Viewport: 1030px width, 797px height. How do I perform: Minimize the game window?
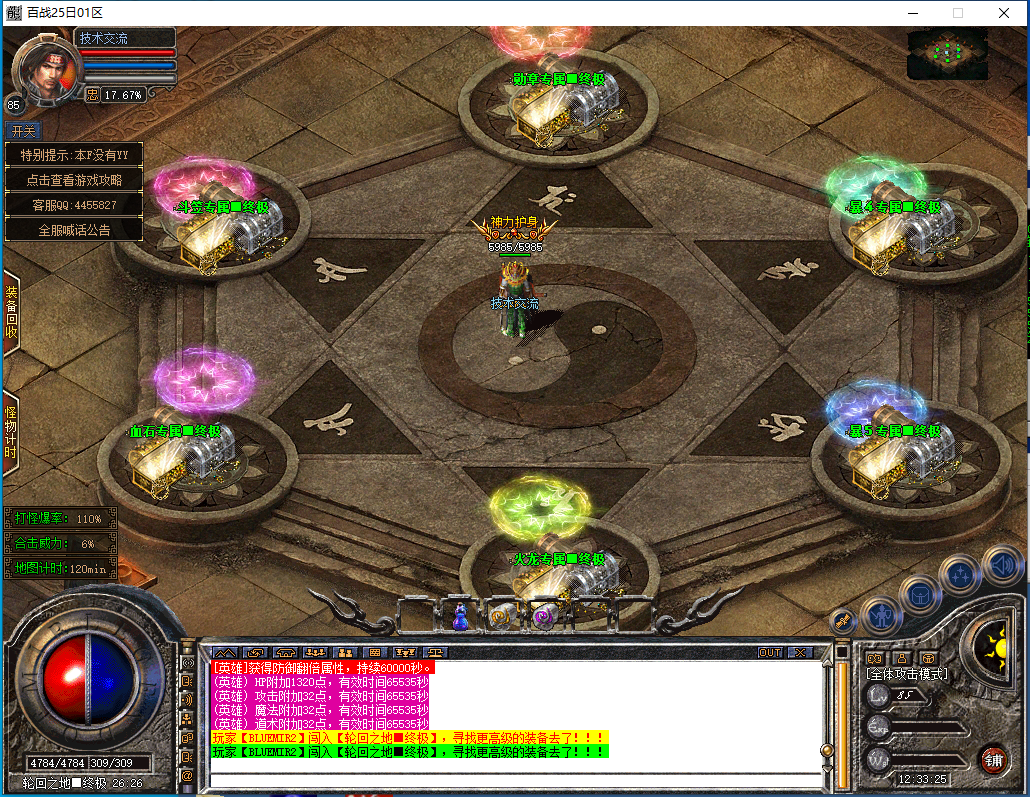click(x=911, y=13)
